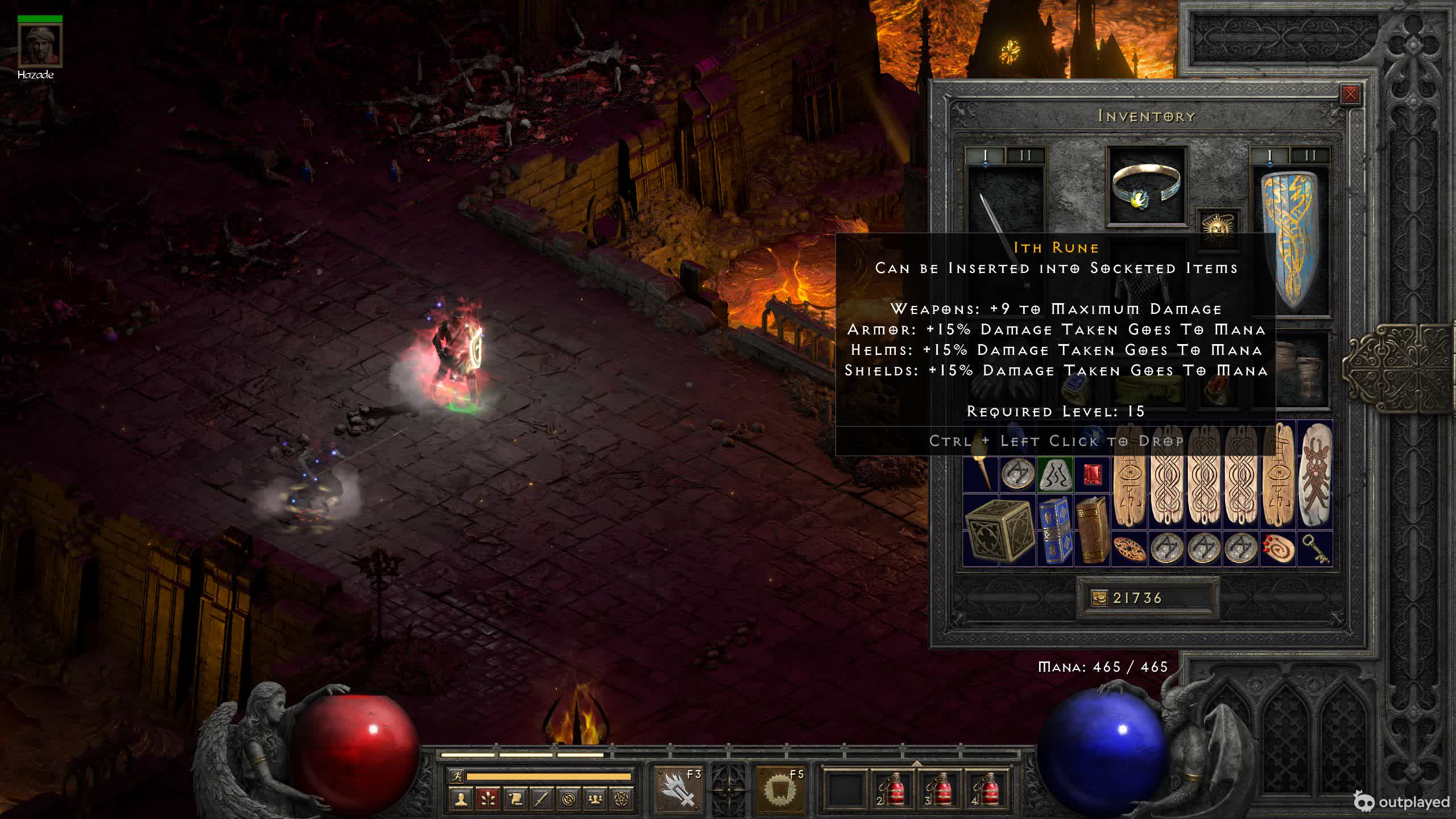Viewport: 1456px width, 819px height.
Task: Toggle the run/walk button
Action: (x=456, y=776)
